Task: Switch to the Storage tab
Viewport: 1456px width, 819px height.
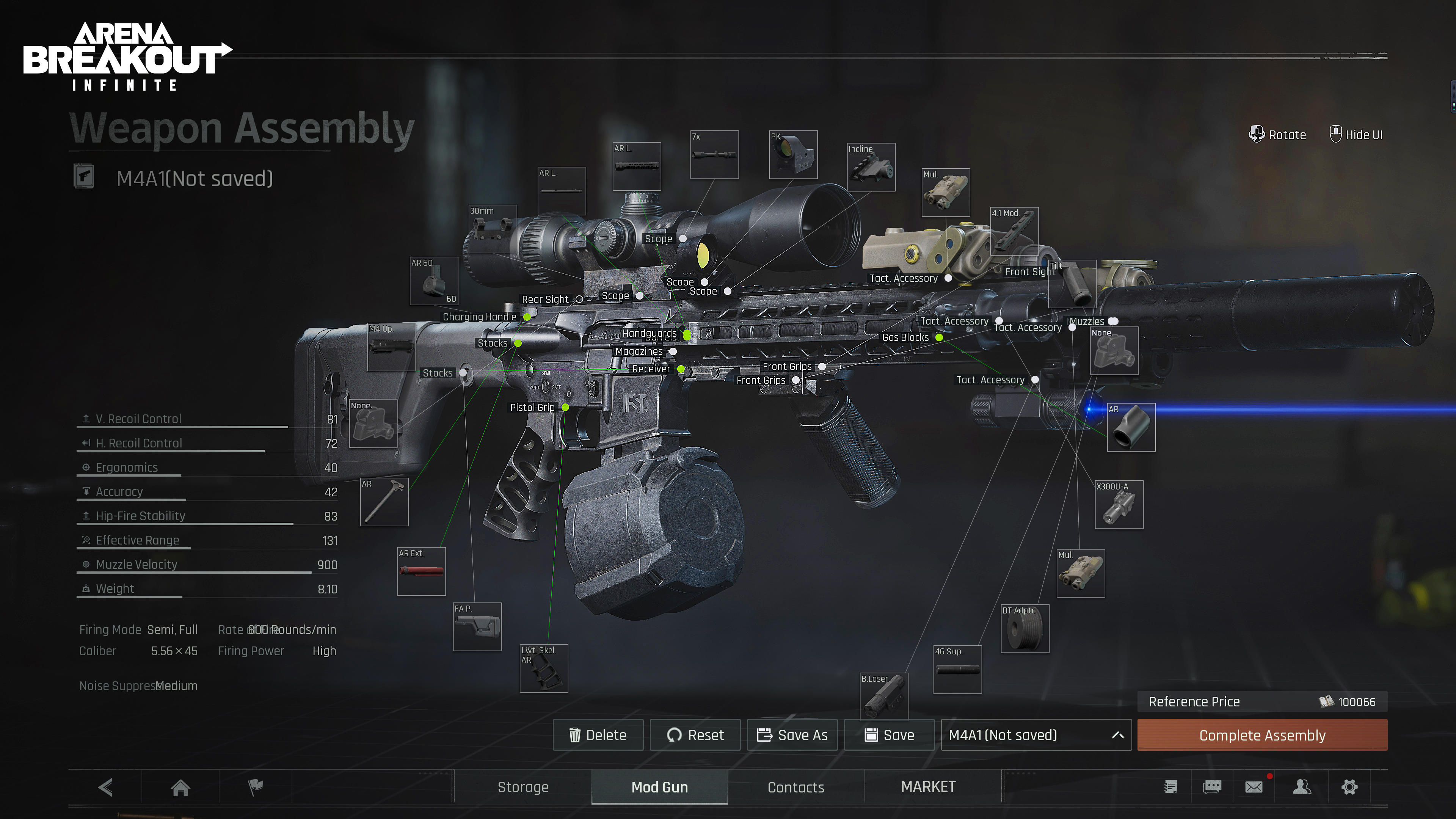Action: [523, 787]
